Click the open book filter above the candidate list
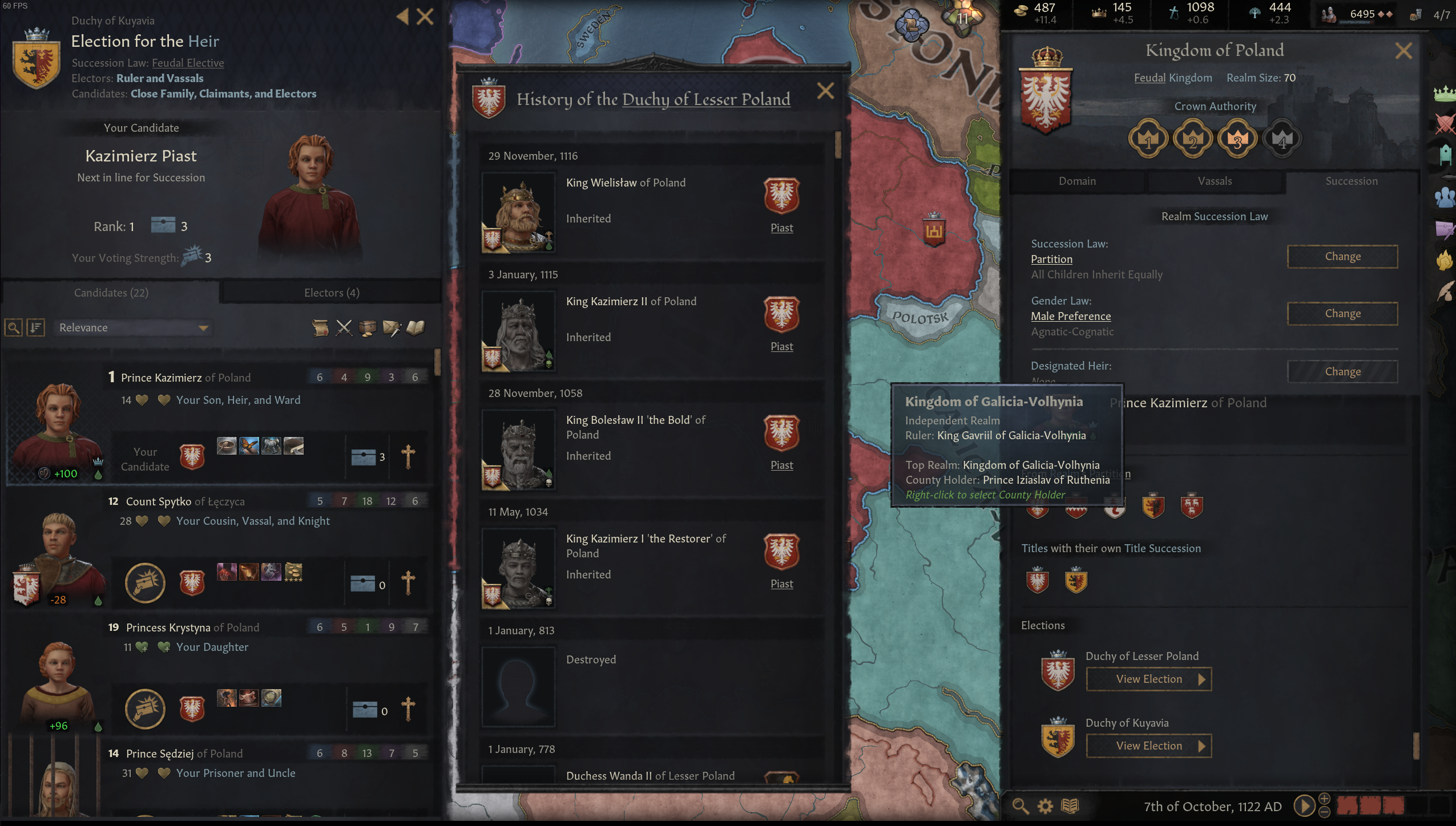The width and height of the screenshot is (1456, 826). point(415,327)
